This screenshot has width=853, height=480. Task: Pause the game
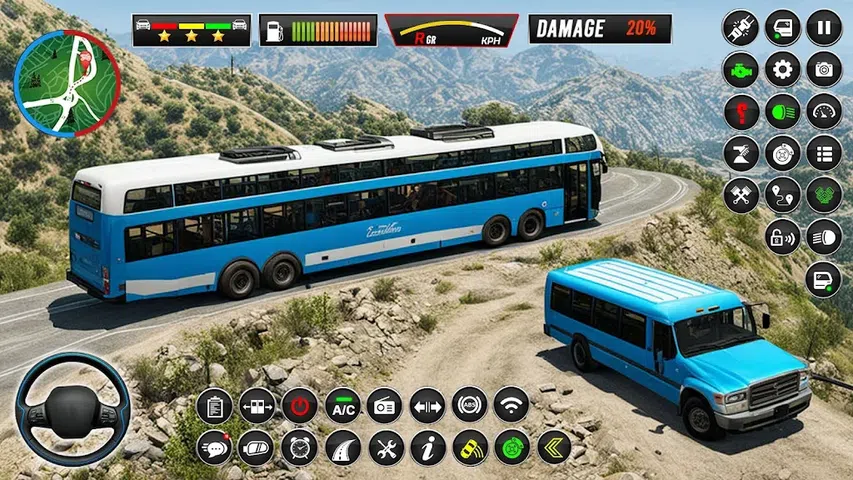click(x=824, y=27)
